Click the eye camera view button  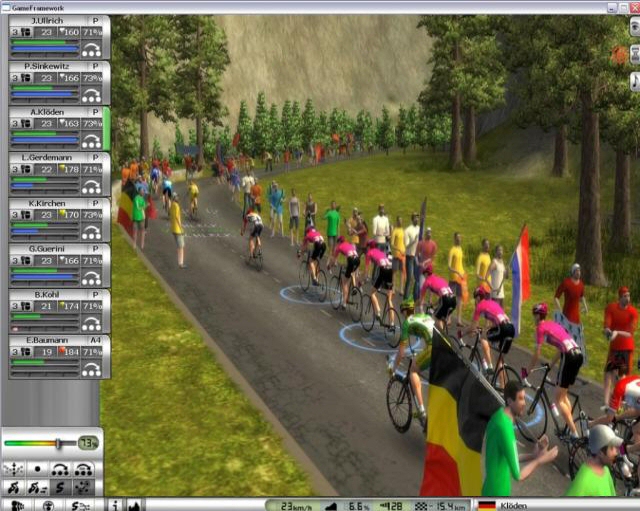[634, 27]
